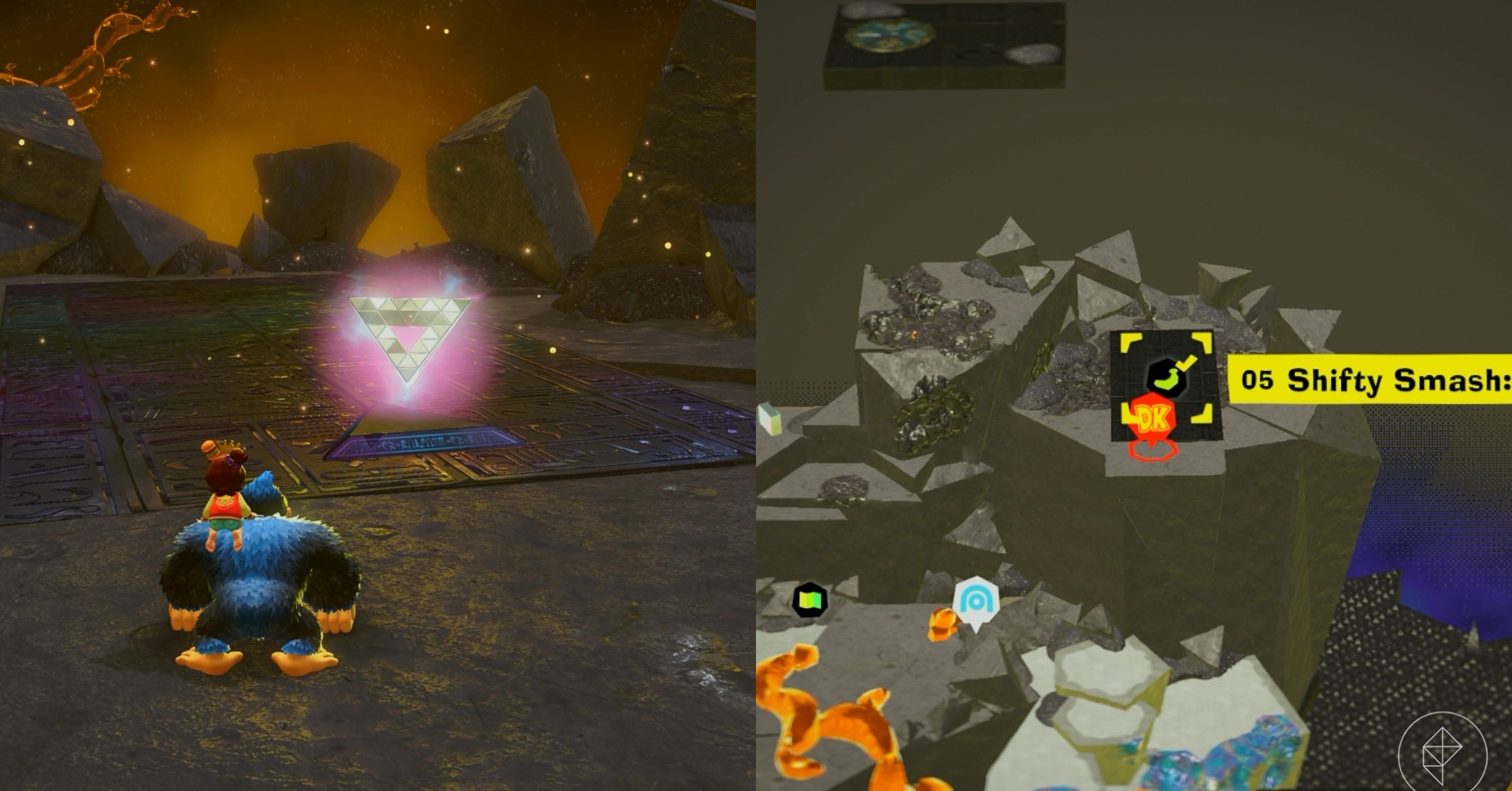The width and height of the screenshot is (1512, 791).
Task: Choose the green map piece marker
Action: (810, 600)
